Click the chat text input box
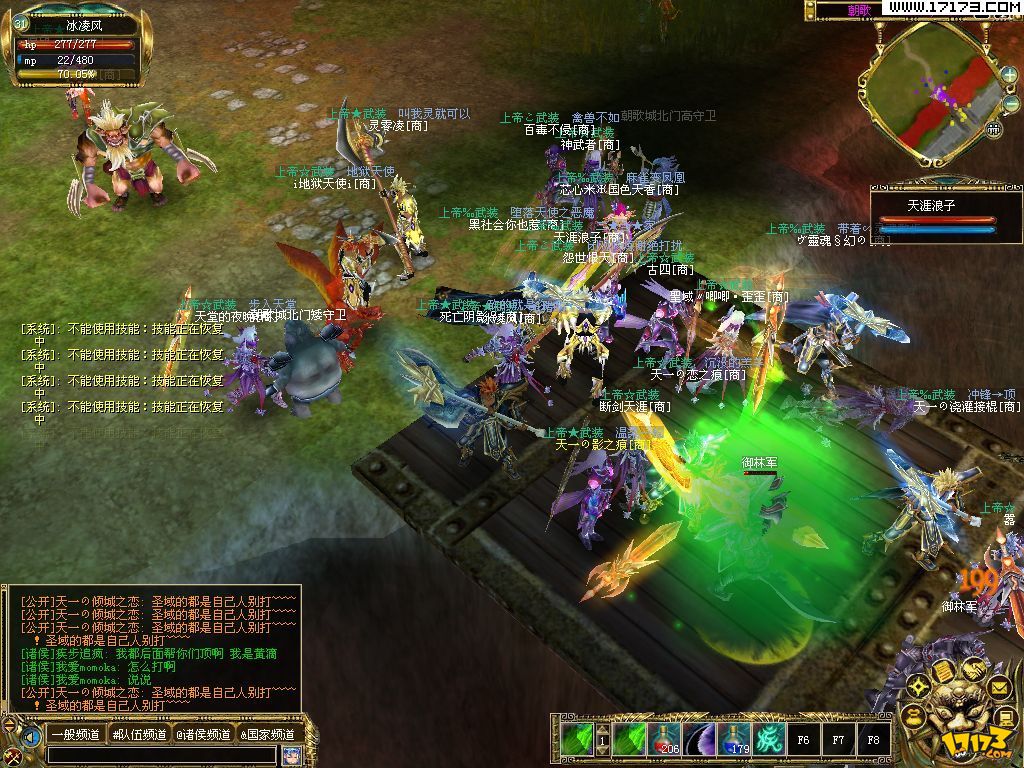Viewport: 1024px width, 768px height. [160, 755]
